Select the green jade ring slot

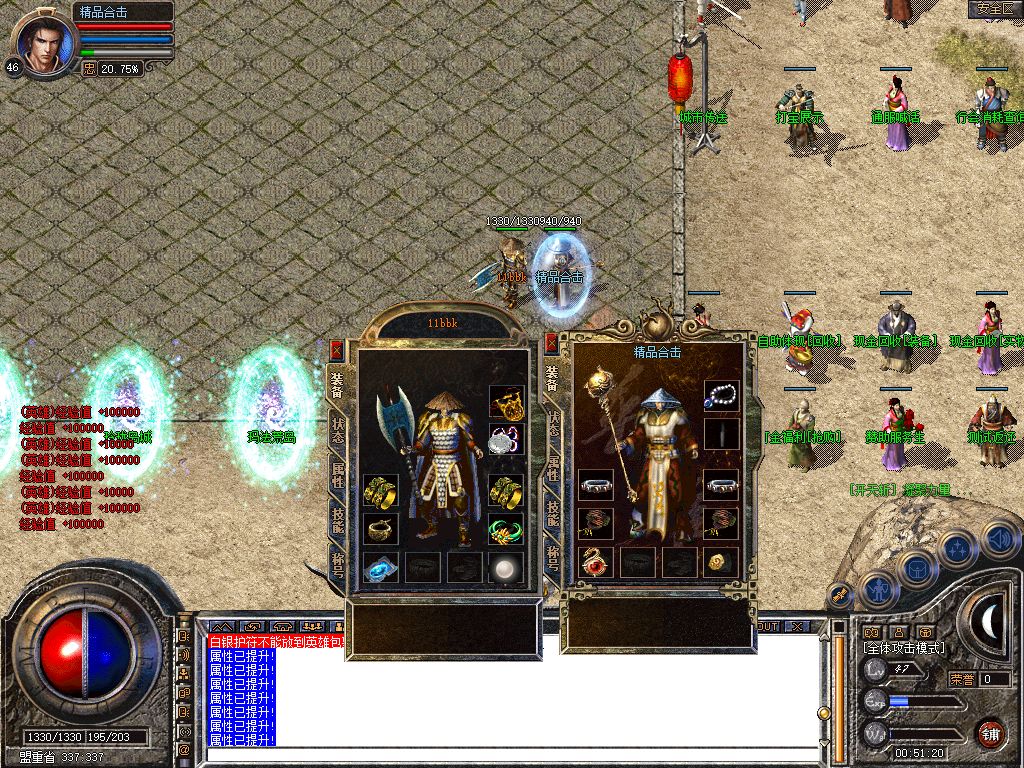click(507, 529)
